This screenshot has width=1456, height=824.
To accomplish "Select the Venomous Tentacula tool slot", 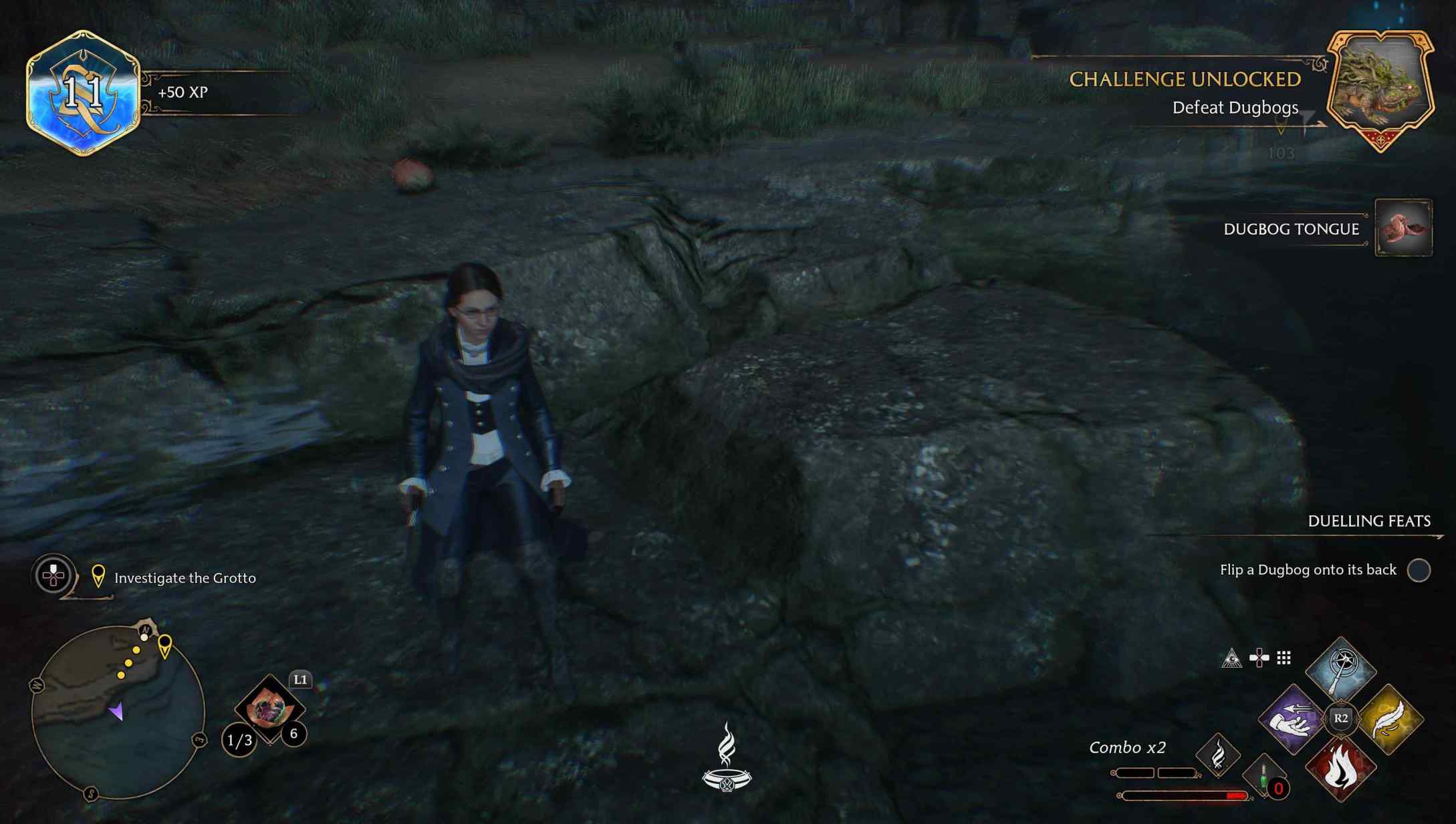I will [x=269, y=709].
